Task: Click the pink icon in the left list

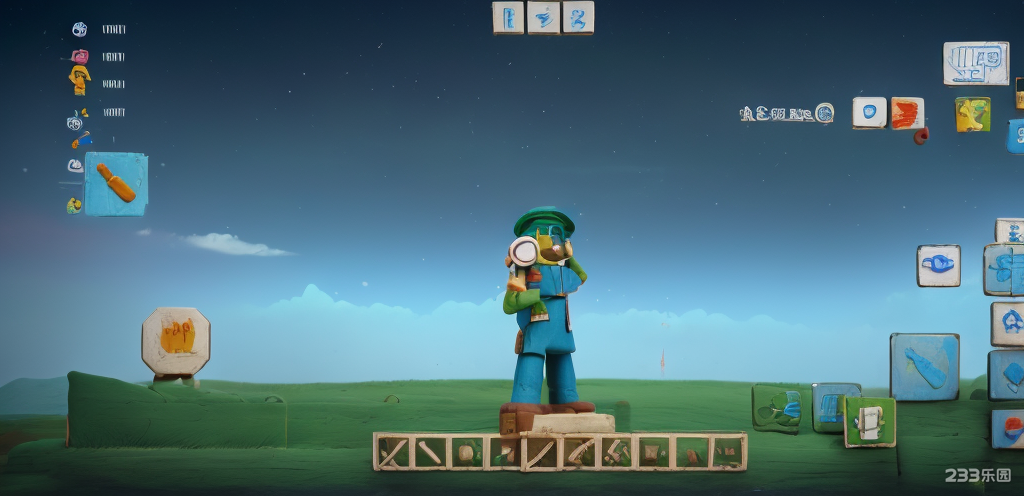Action: [x=80, y=57]
